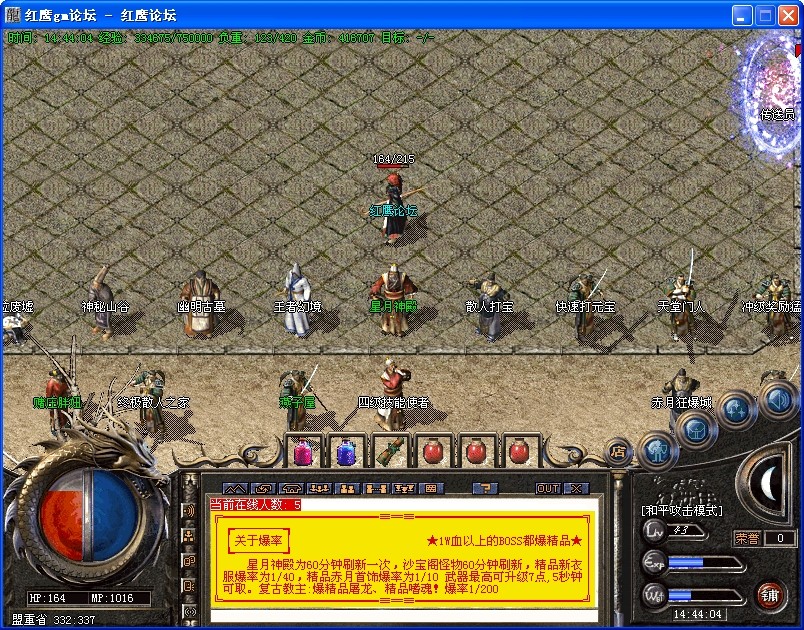The height and width of the screenshot is (630, 804).
Task: Use the green scroll in the belt
Action: pyautogui.click(x=390, y=452)
